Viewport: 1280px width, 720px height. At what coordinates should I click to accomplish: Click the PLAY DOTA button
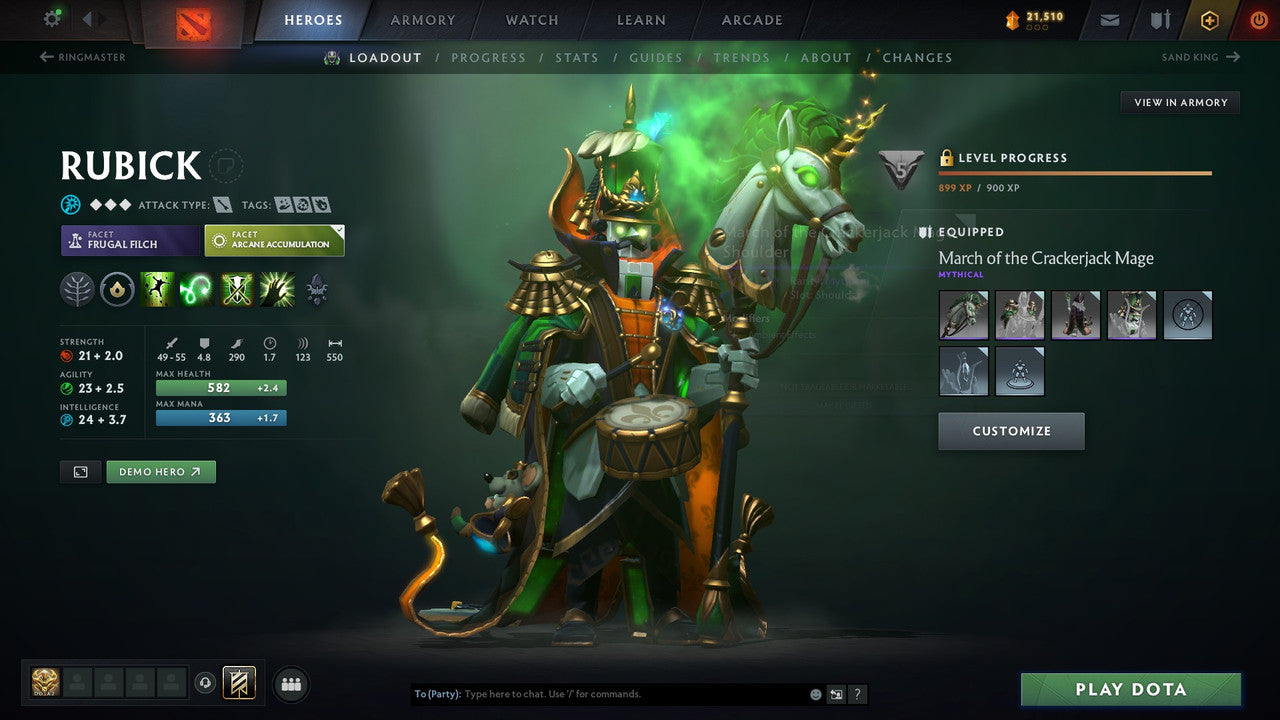pos(1131,689)
